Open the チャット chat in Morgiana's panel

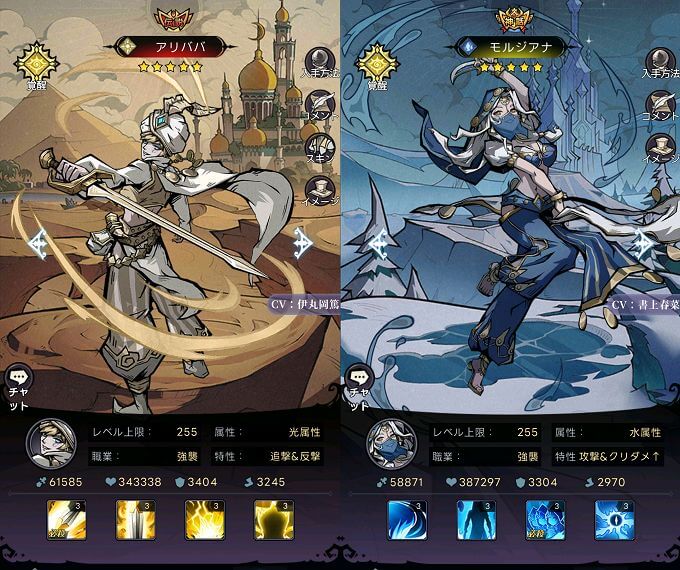[358, 385]
